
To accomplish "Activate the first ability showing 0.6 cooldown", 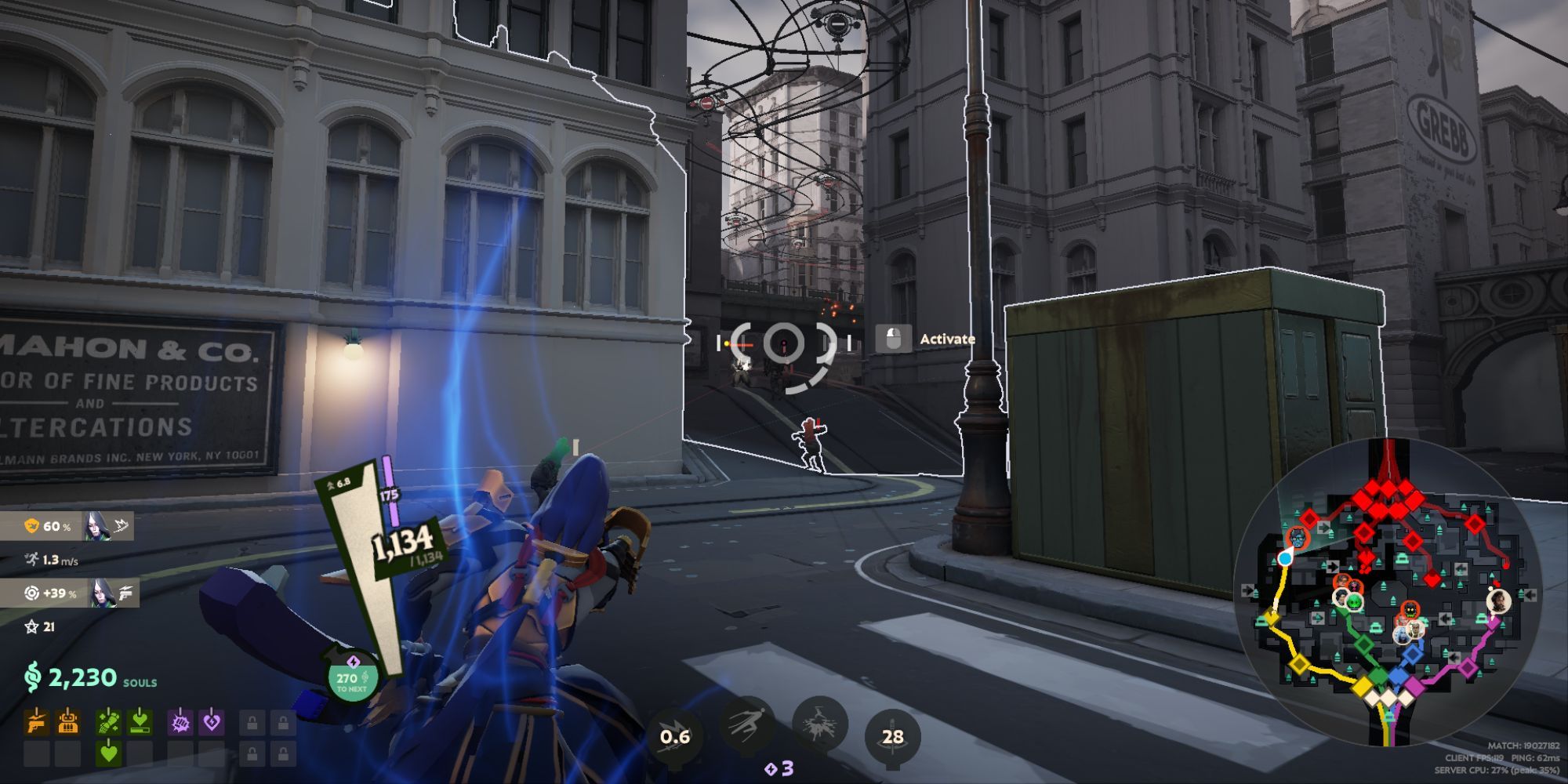I will pyautogui.click(x=674, y=736).
